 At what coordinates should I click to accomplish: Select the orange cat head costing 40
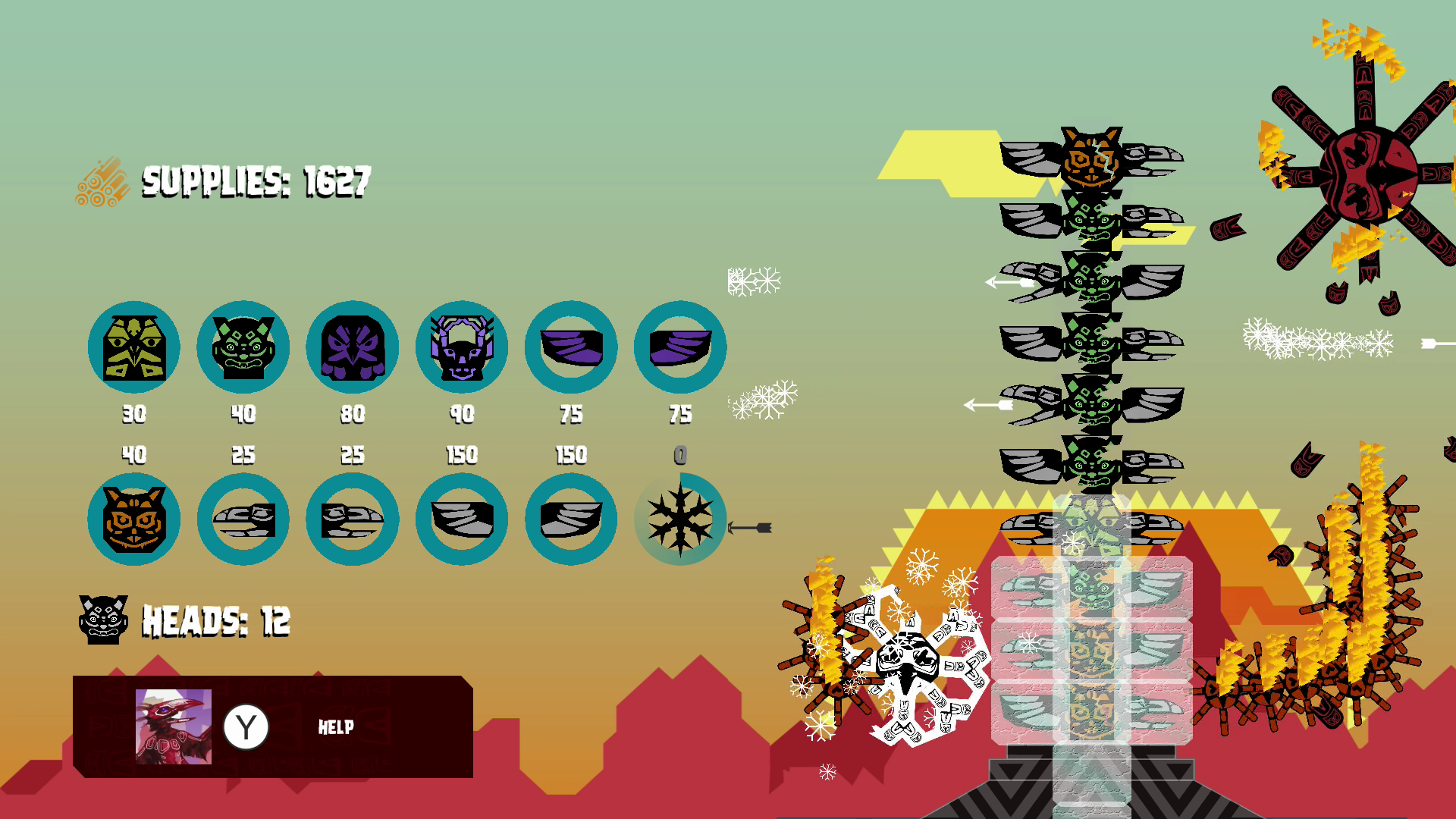tap(134, 519)
